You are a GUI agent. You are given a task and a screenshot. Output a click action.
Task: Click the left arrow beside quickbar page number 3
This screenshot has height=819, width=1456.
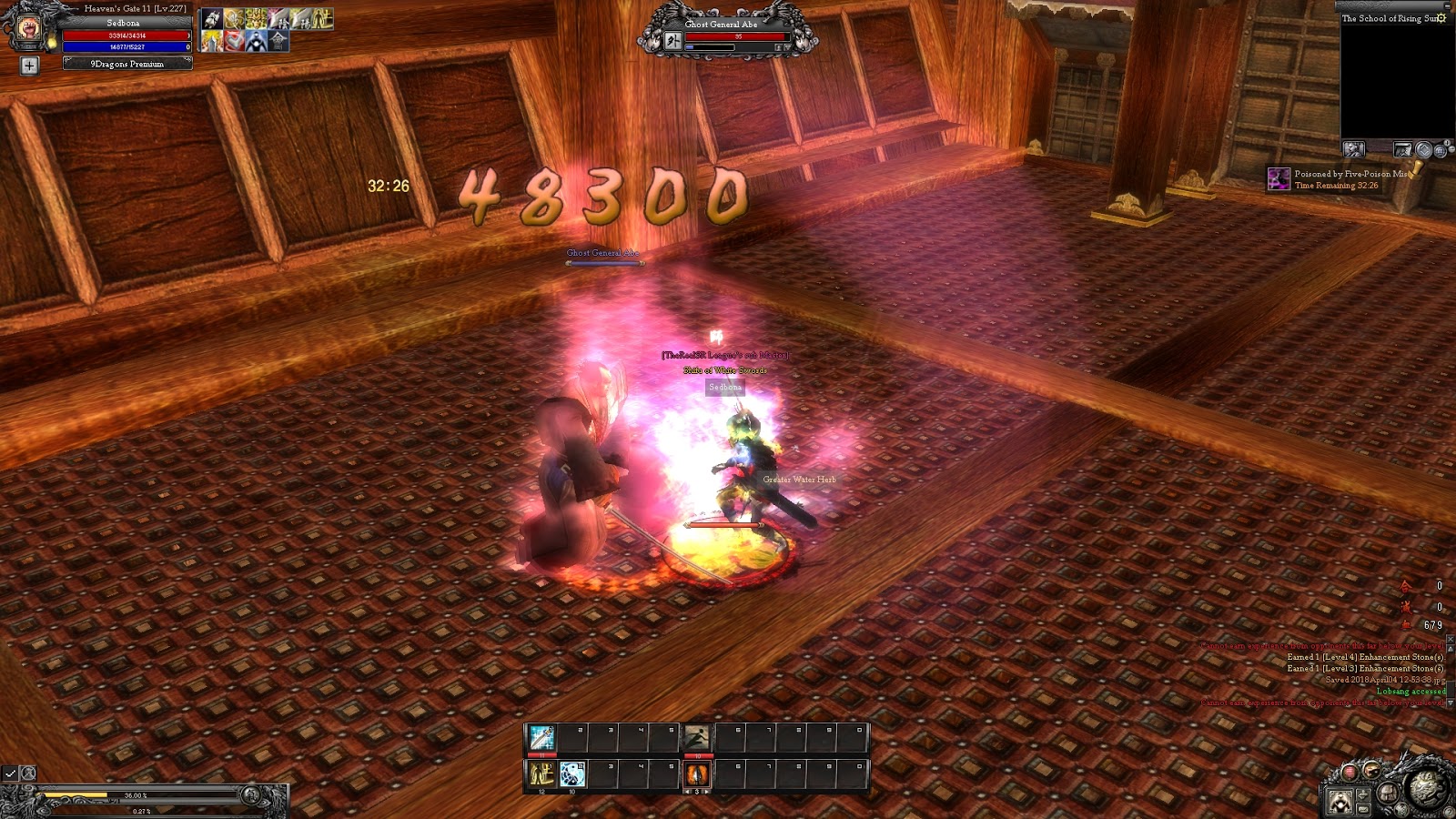pyautogui.click(x=688, y=792)
